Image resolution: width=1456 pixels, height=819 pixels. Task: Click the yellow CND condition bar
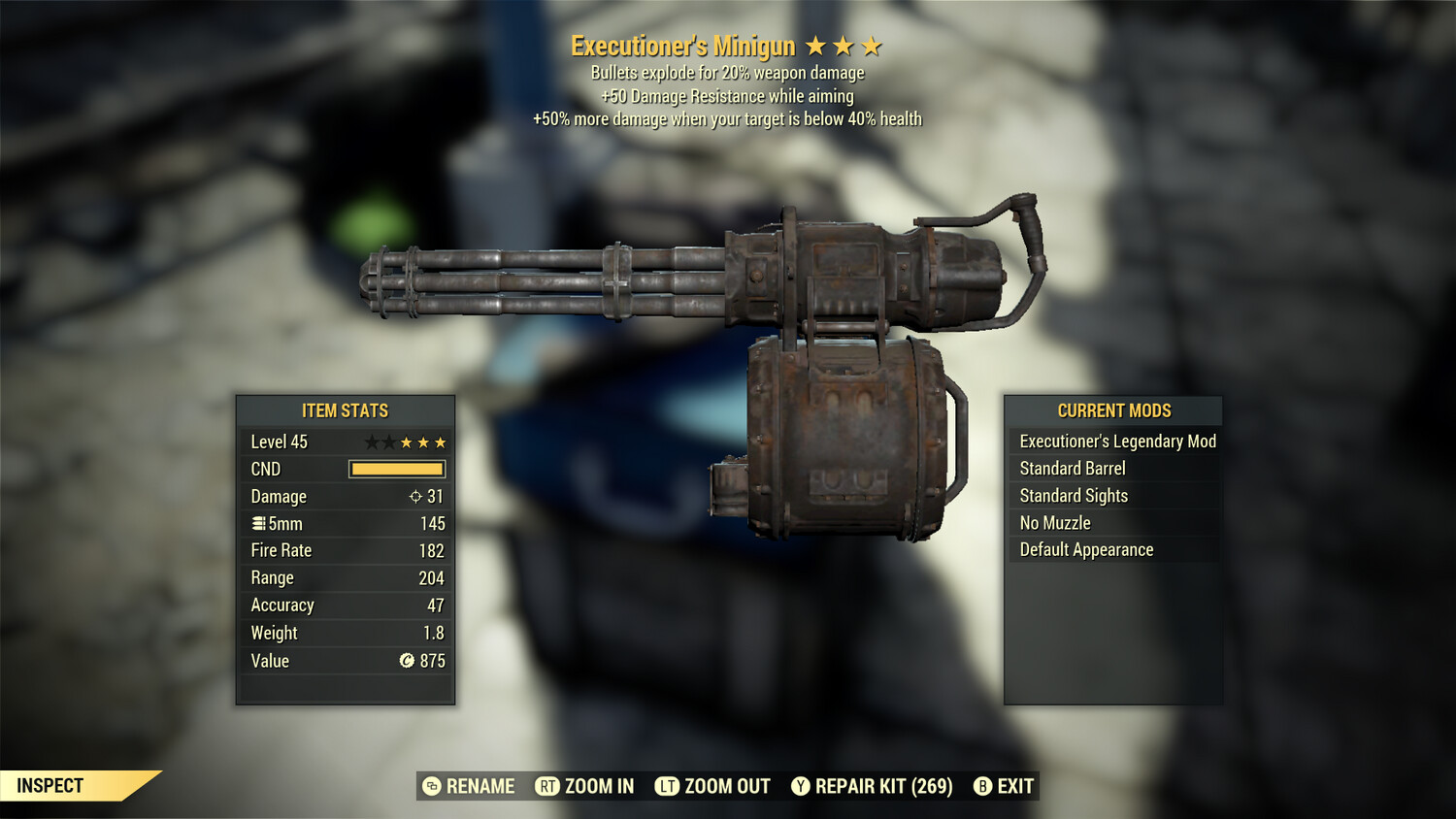[396, 469]
